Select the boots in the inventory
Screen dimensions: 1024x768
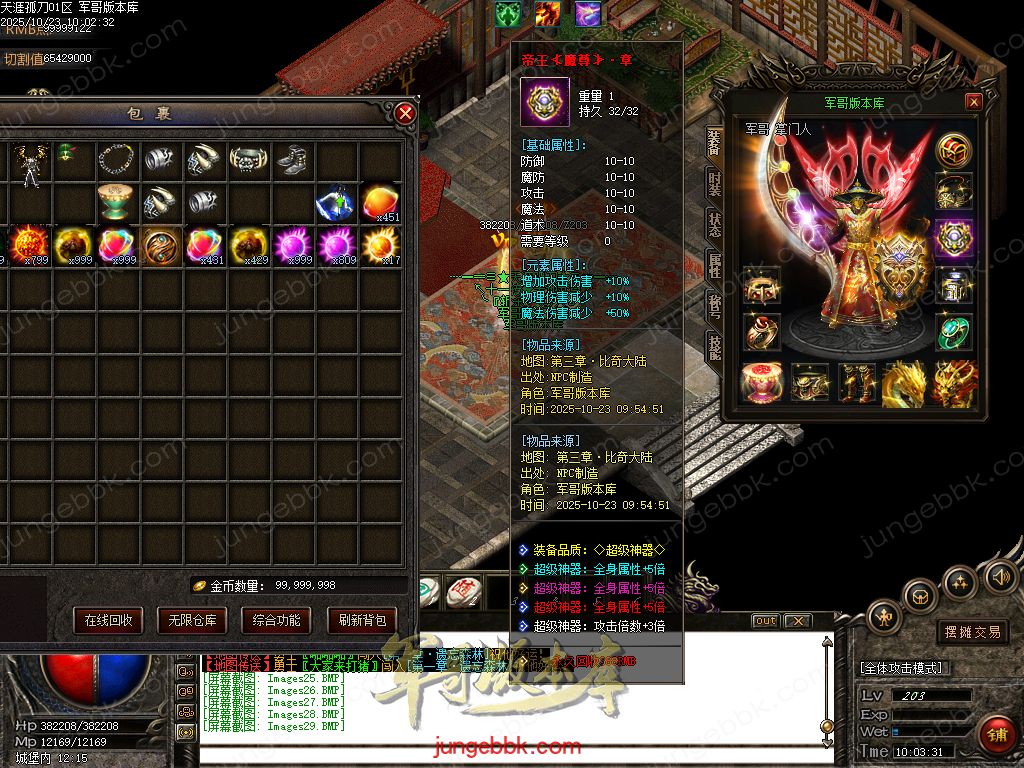[291, 160]
